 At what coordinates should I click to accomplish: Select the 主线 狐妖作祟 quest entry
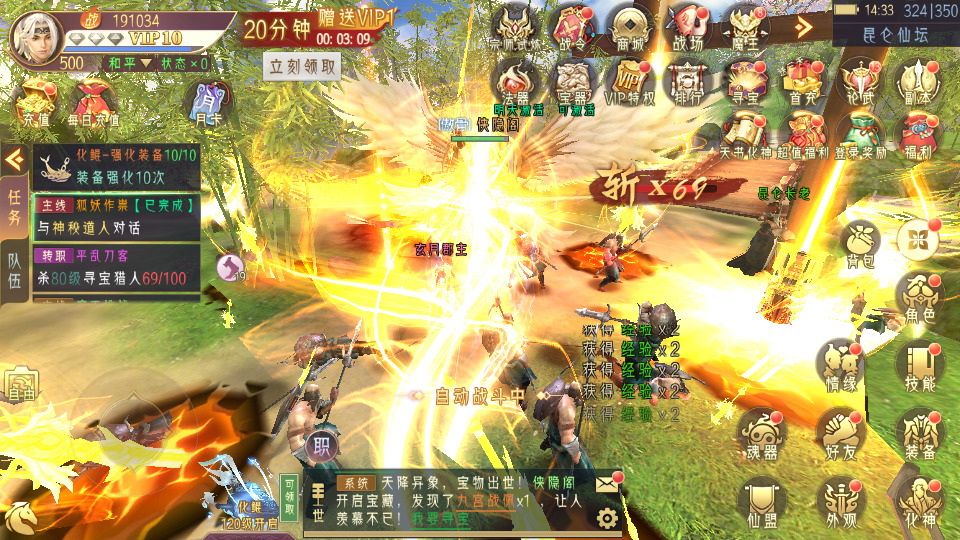pos(116,216)
